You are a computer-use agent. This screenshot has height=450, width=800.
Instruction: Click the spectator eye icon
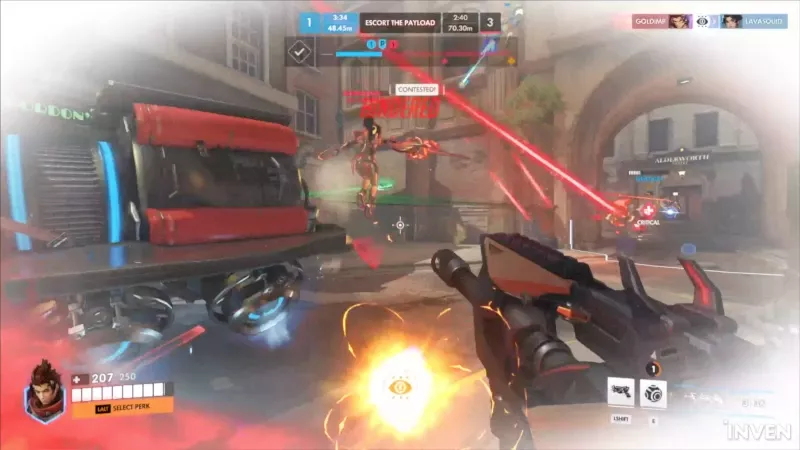click(x=702, y=21)
